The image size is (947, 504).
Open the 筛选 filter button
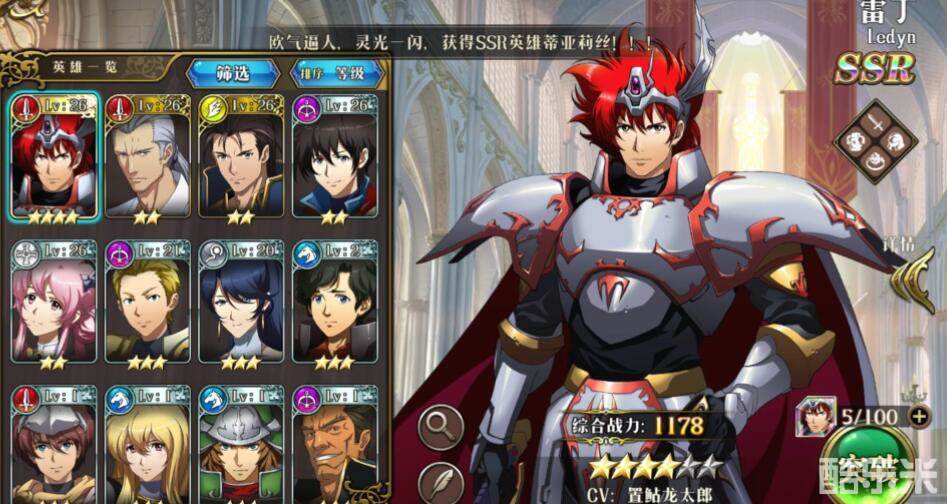[x=234, y=73]
